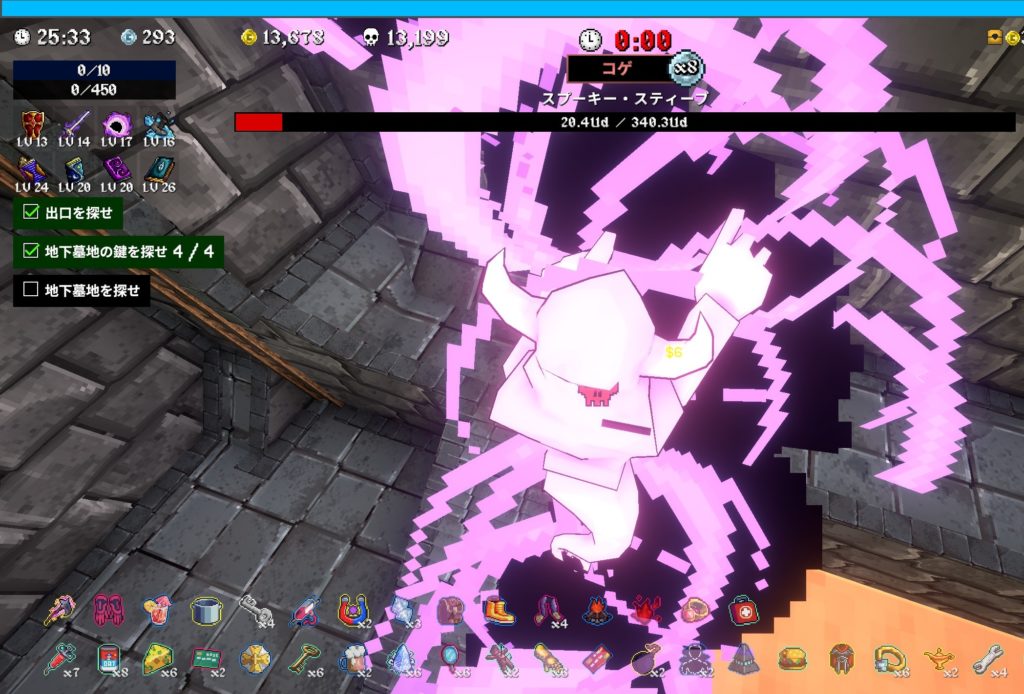Screen dimensions: 1024x694
Task: Click the golden cross shield item
Action: pos(255,657)
